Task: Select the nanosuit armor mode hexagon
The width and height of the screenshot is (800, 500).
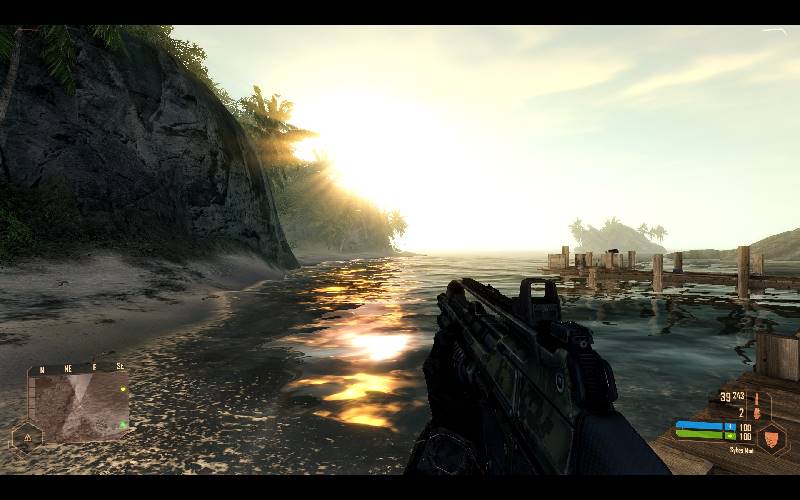Action: pos(771,437)
